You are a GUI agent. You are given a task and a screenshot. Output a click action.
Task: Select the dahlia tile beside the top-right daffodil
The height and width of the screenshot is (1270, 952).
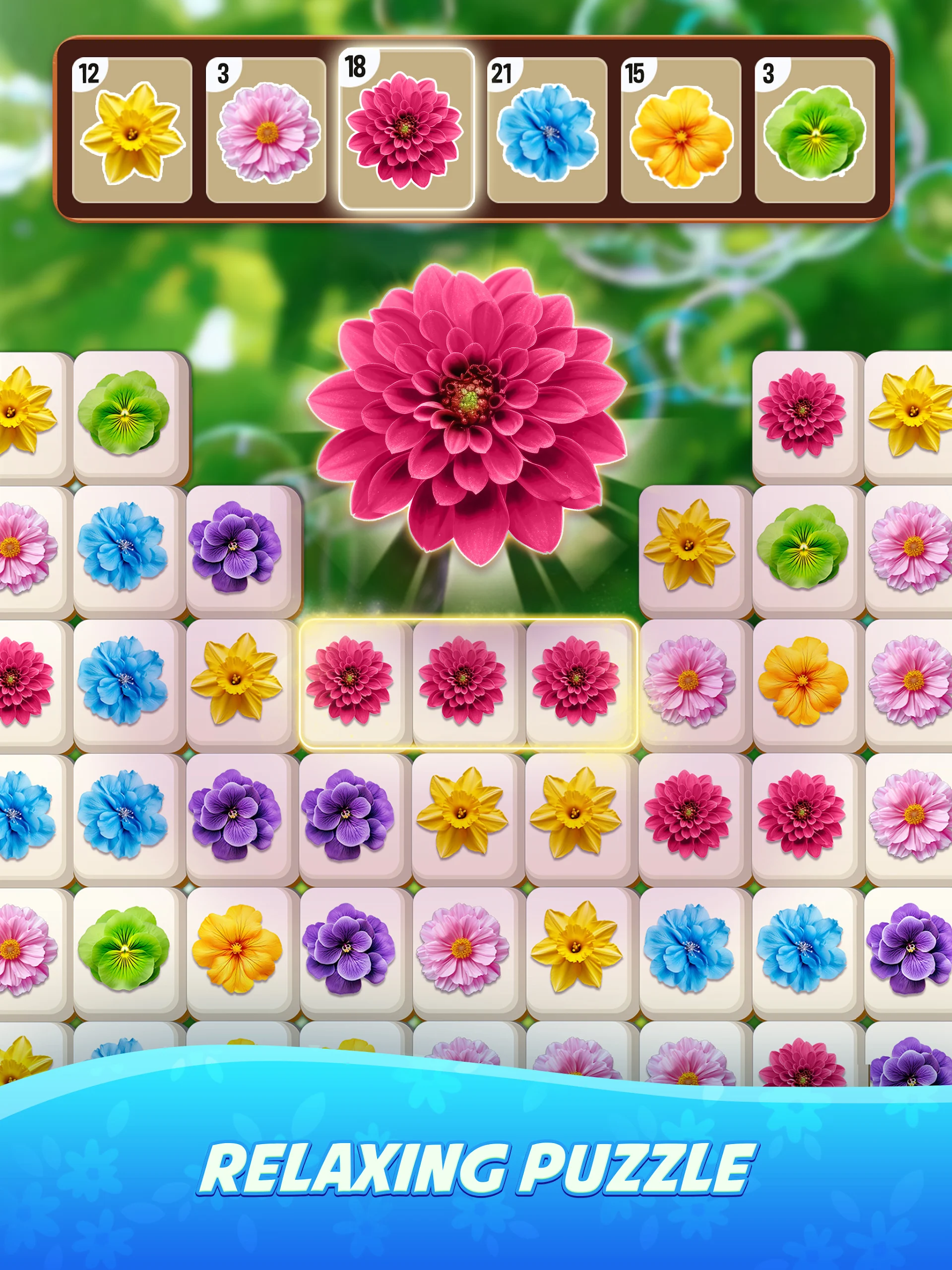[802, 412]
